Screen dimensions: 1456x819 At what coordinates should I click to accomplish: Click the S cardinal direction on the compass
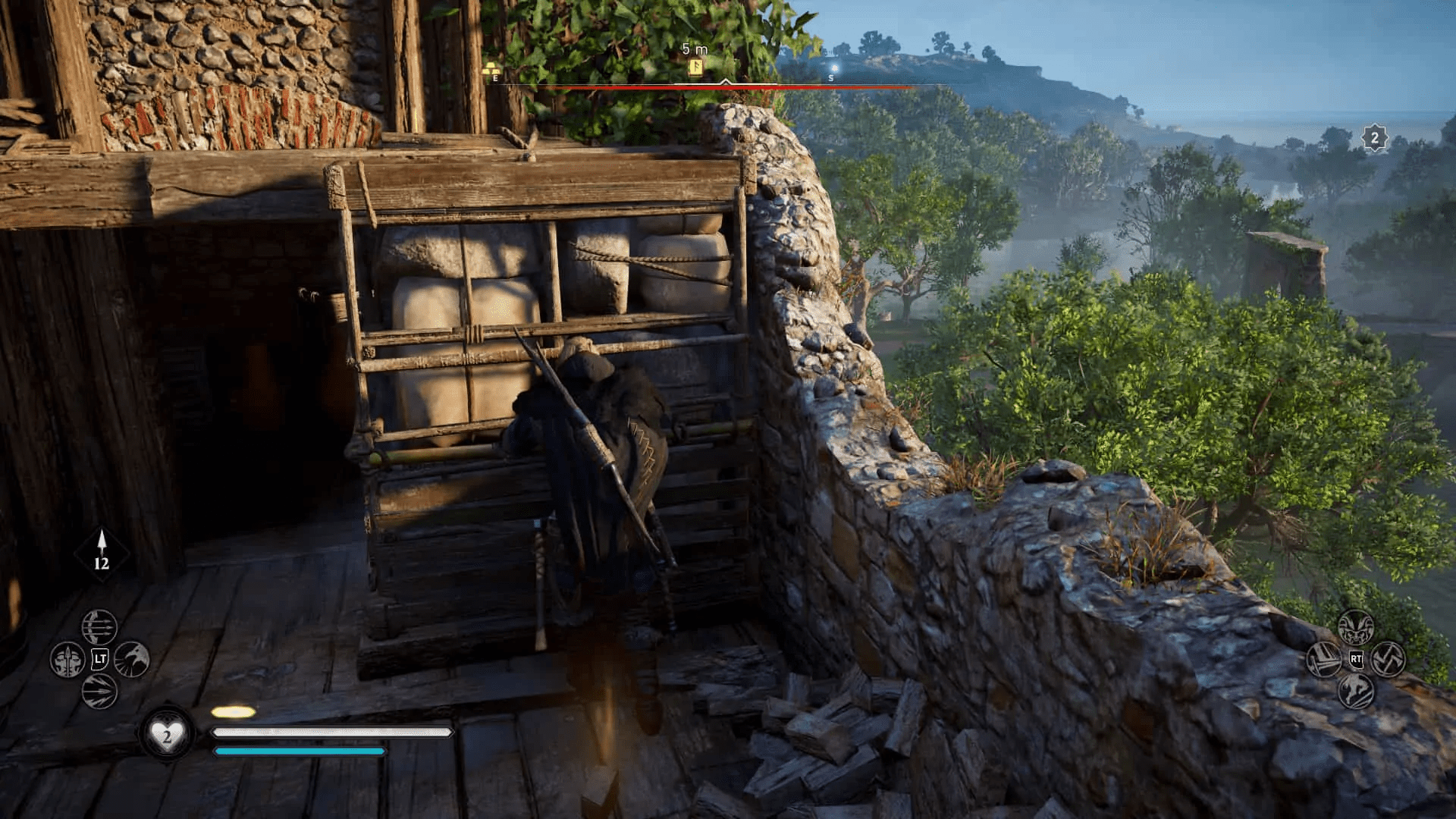point(830,78)
